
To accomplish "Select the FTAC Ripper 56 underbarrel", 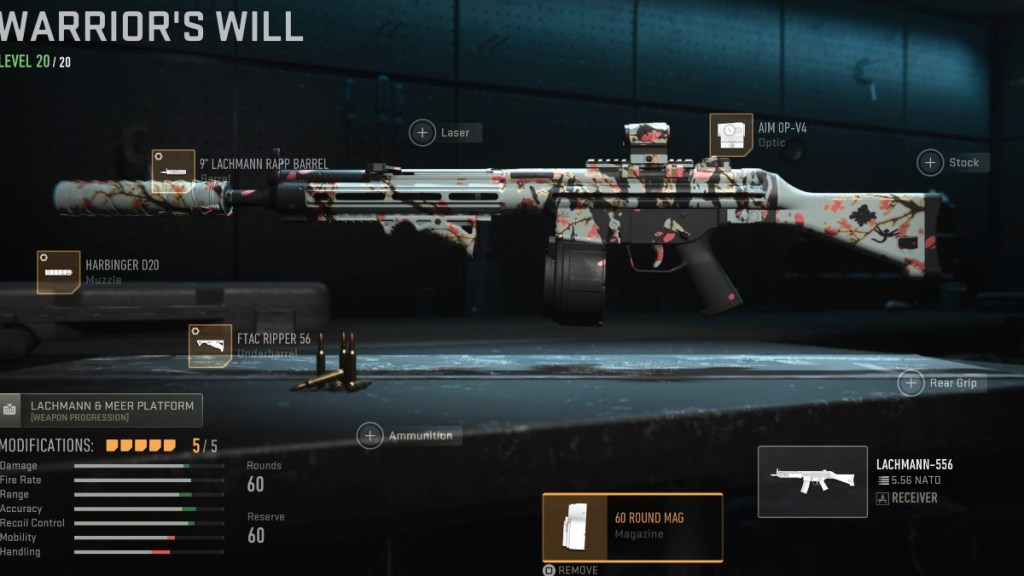I will pos(210,346).
